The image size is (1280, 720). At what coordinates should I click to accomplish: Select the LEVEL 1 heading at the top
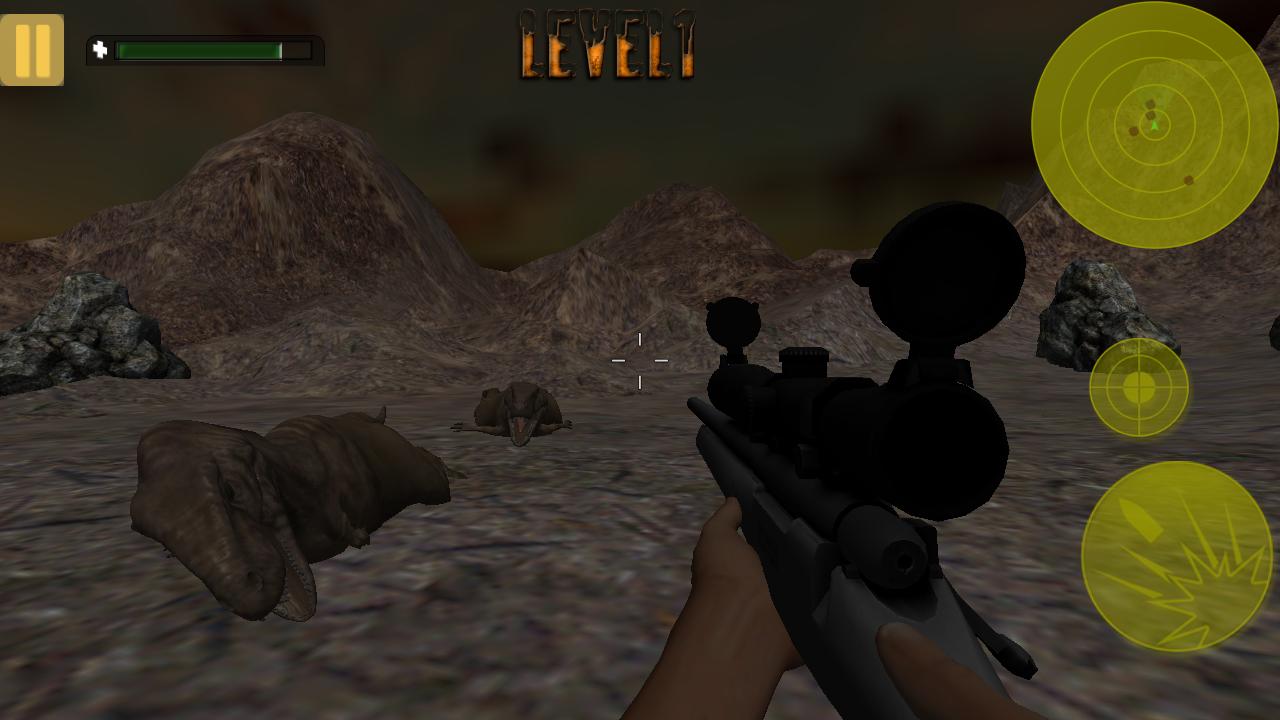point(606,45)
